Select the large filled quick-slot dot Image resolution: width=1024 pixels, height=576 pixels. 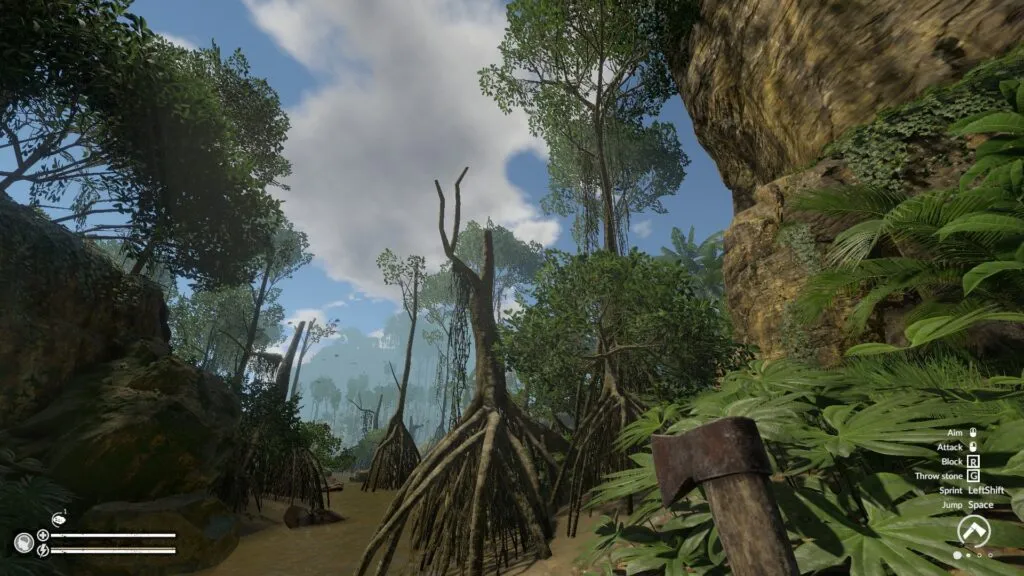(957, 554)
